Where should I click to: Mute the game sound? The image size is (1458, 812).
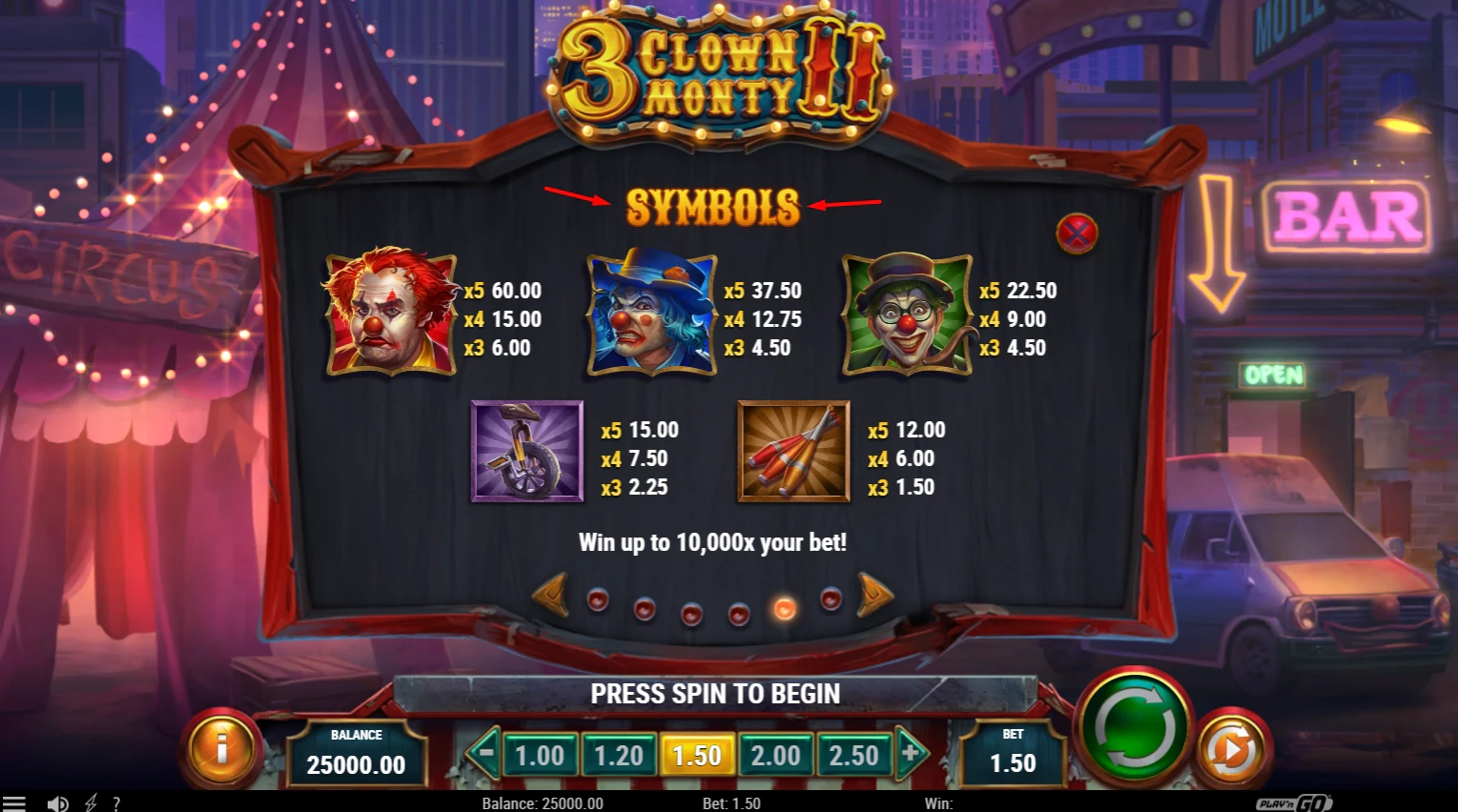point(56,802)
